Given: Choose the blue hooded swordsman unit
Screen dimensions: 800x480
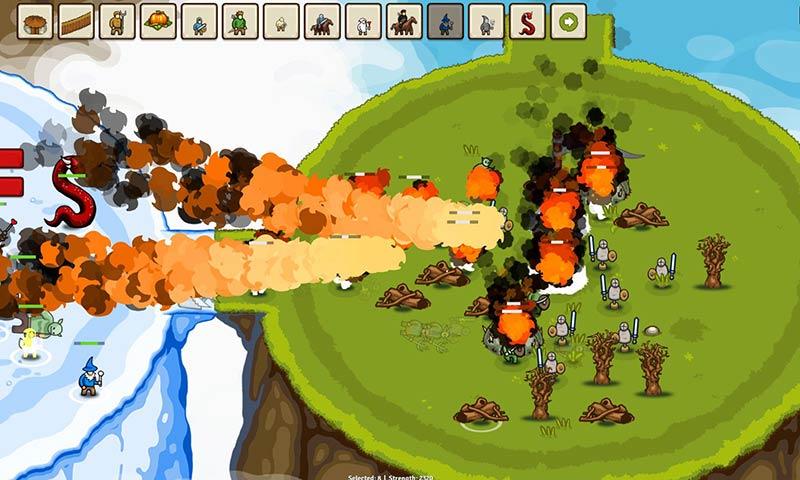Looking at the screenshot, I should 199,21.
